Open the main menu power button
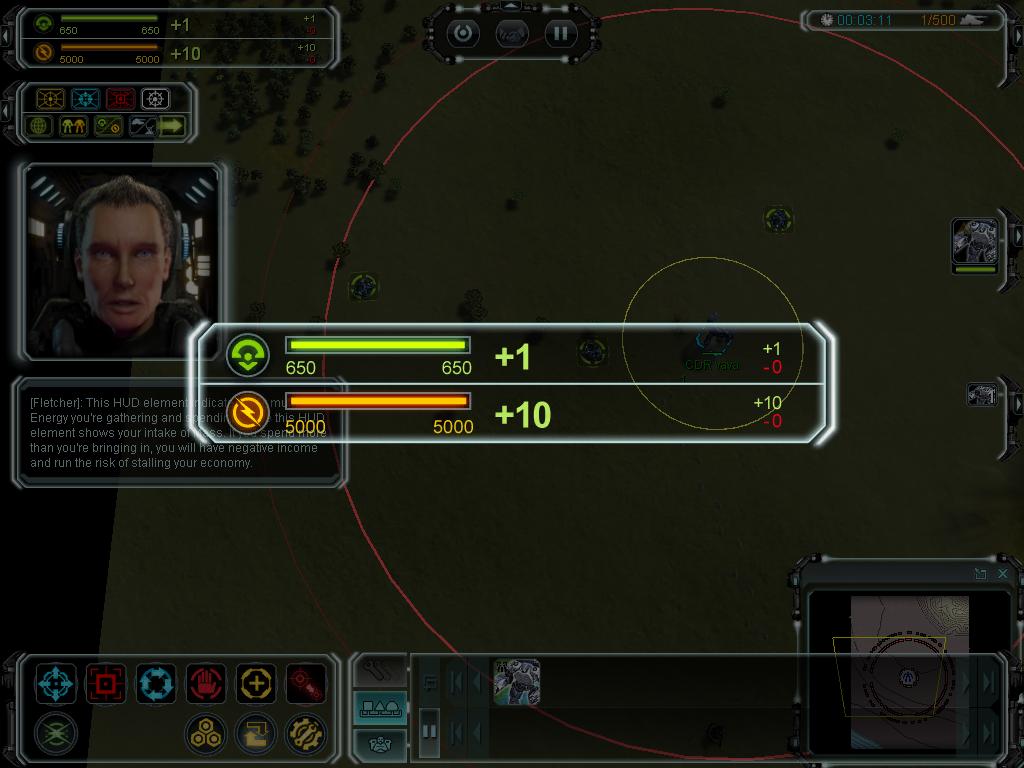The height and width of the screenshot is (768, 1024). point(463,34)
